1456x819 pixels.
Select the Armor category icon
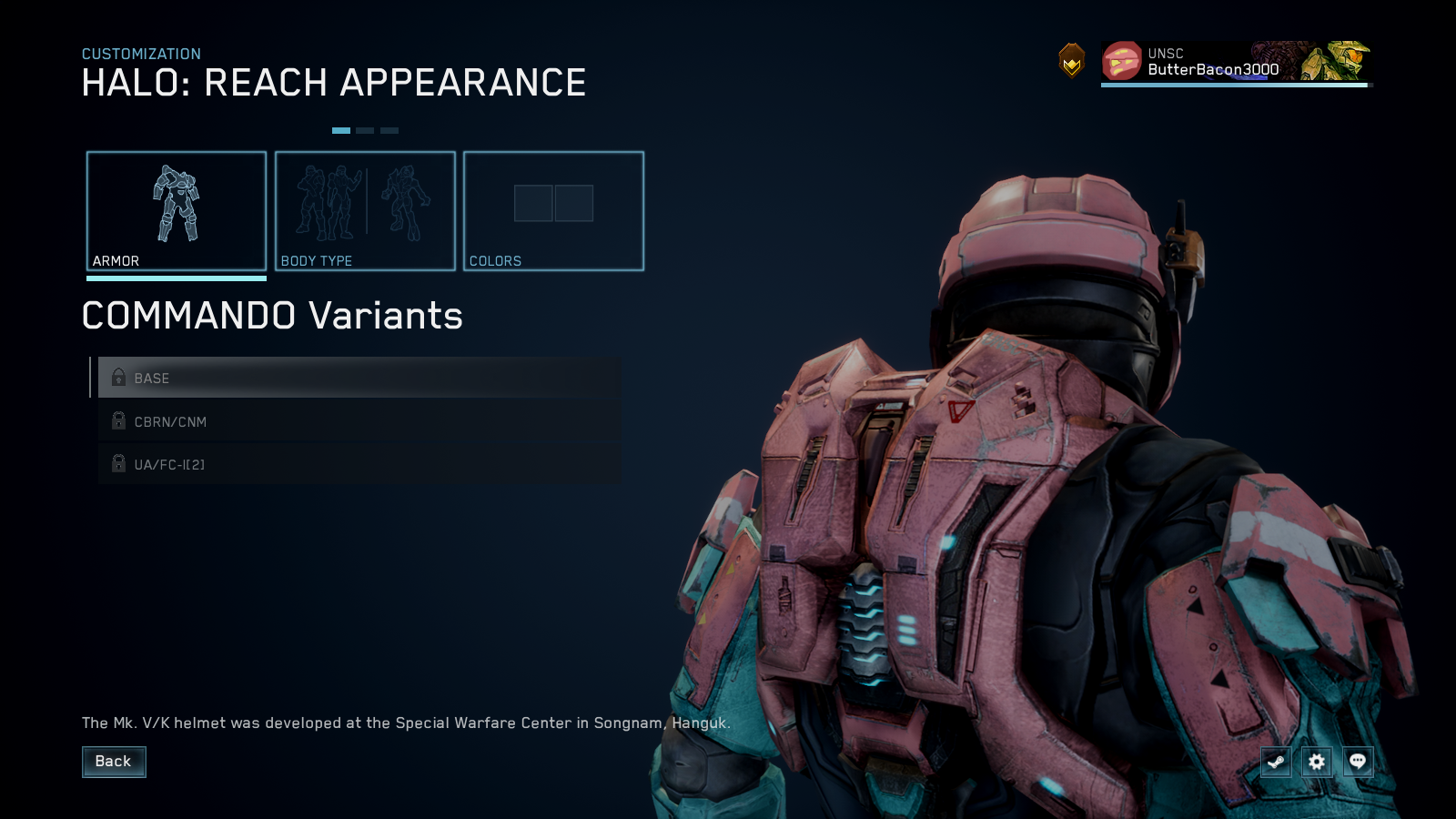177,206
